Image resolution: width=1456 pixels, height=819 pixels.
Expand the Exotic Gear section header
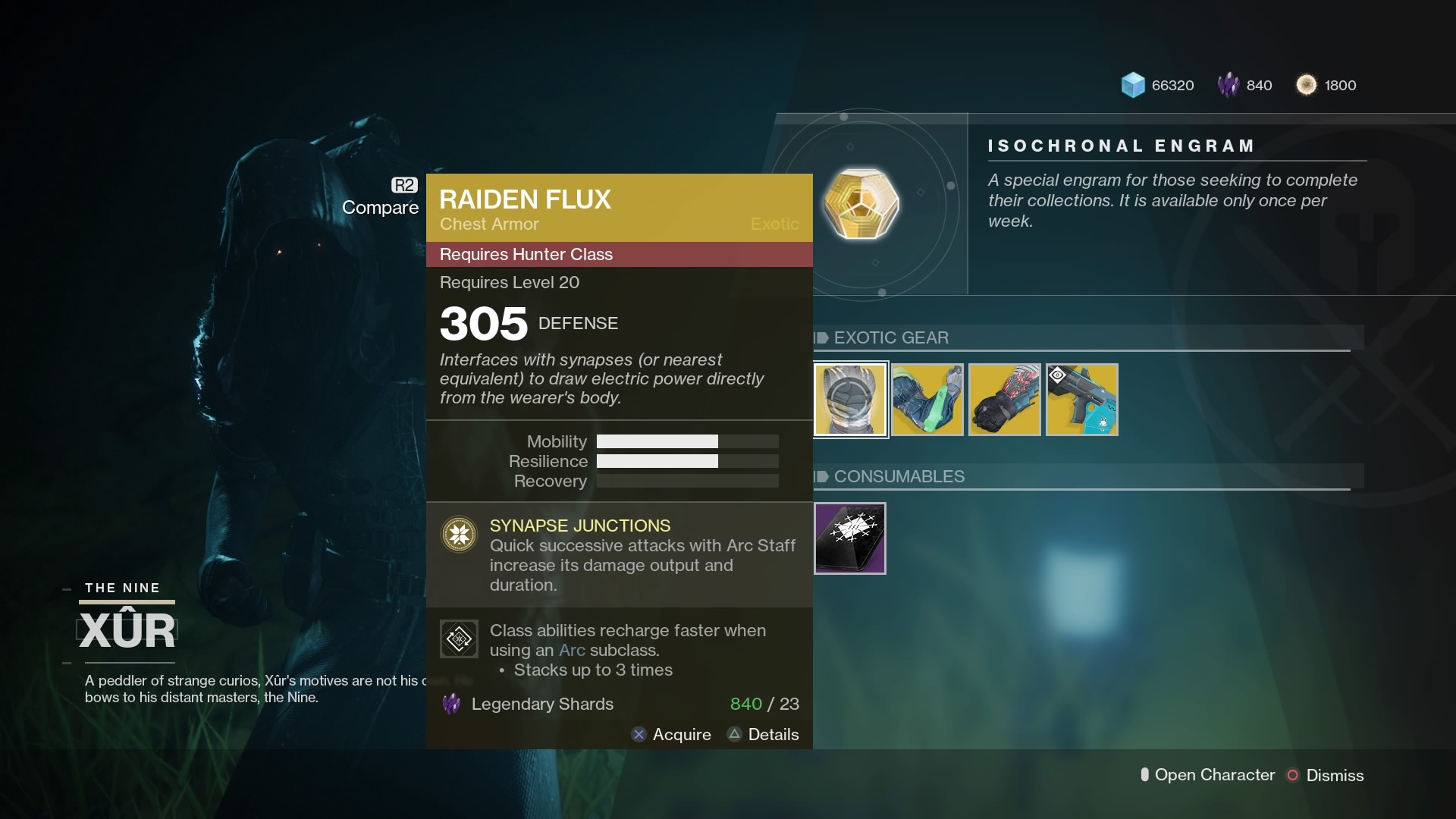pos(891,337)
